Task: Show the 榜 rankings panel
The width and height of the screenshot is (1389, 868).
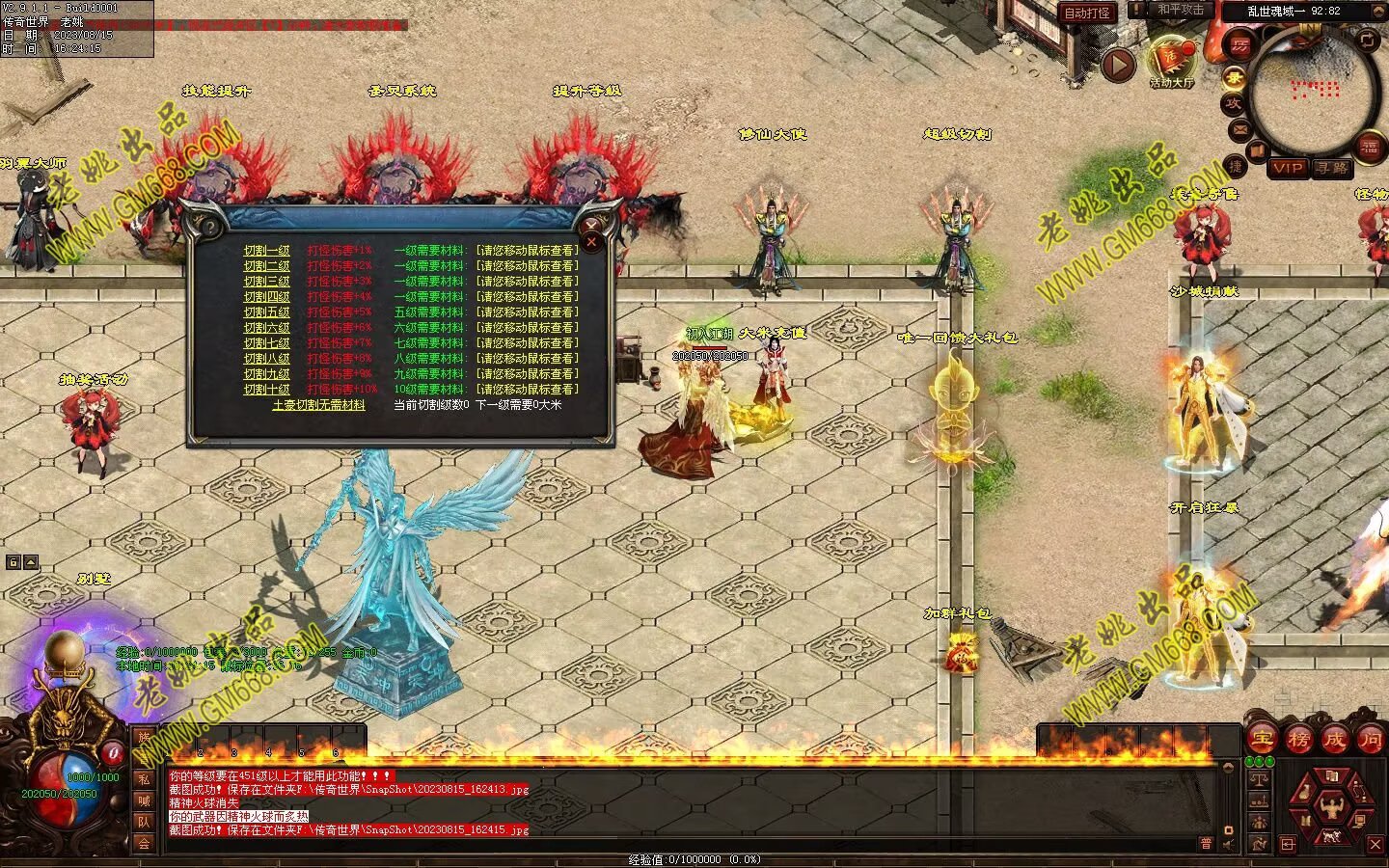Action: 1298,741
